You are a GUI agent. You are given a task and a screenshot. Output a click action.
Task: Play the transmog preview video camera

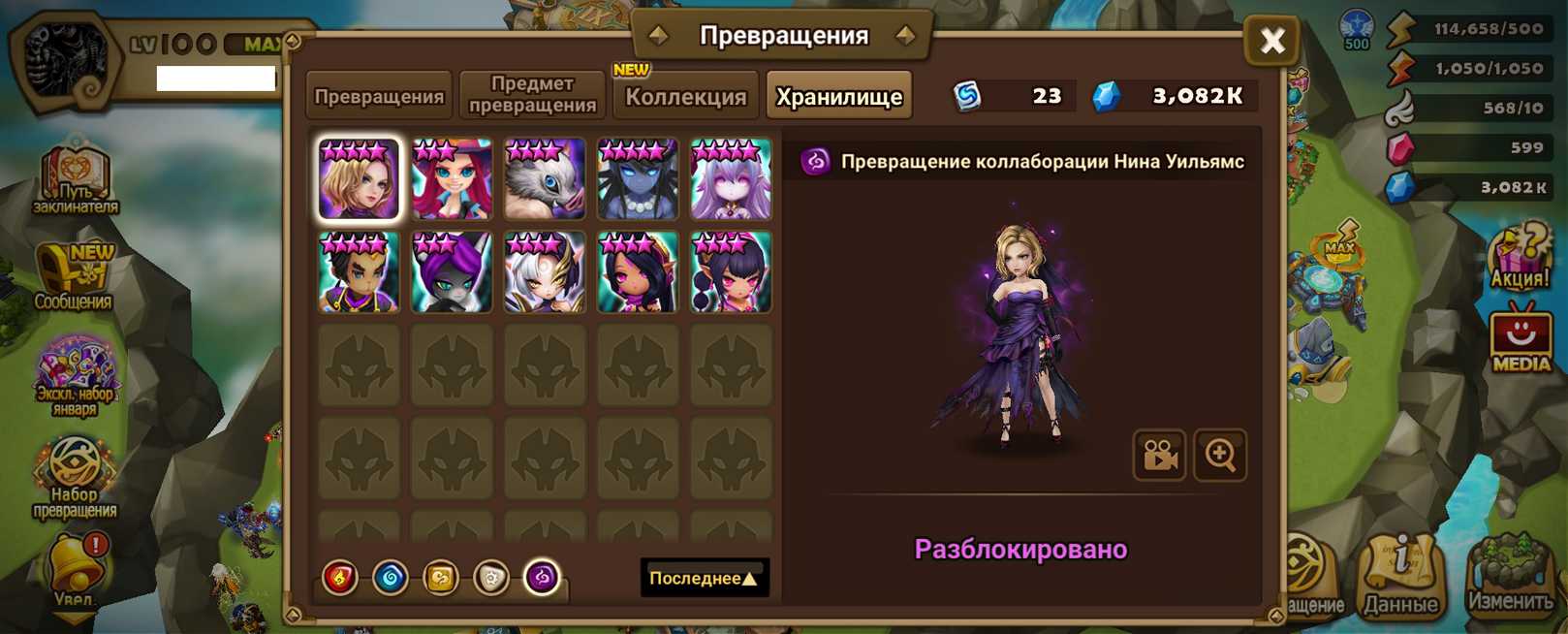click(x=1159, y=455)
